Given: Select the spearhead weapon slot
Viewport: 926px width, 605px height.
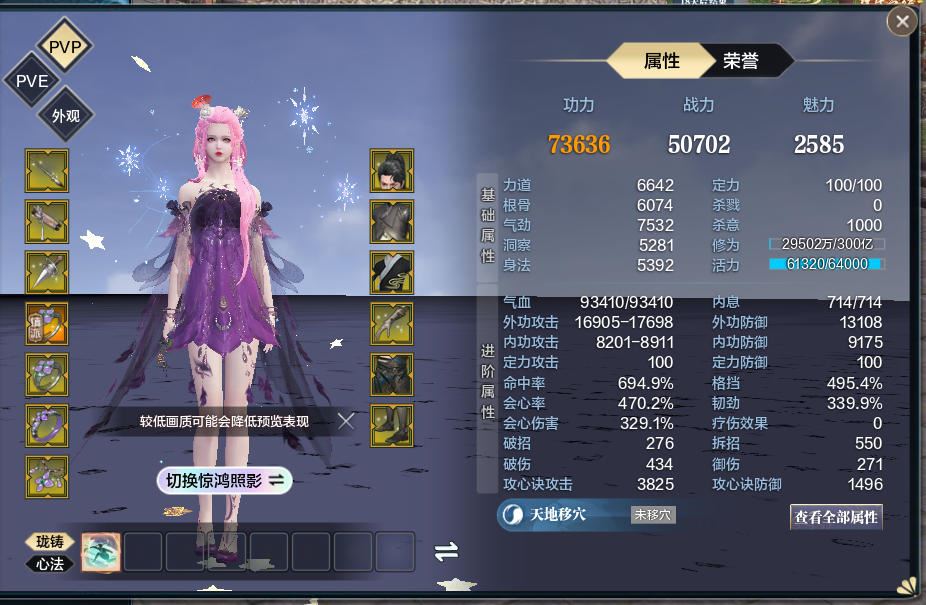Looking at the screenshot, I should click(46, 273).
